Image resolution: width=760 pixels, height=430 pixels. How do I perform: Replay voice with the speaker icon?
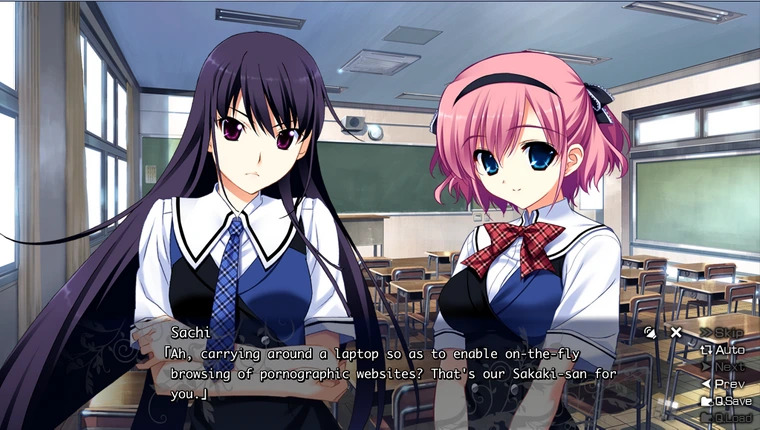click(x=650, y=332)
